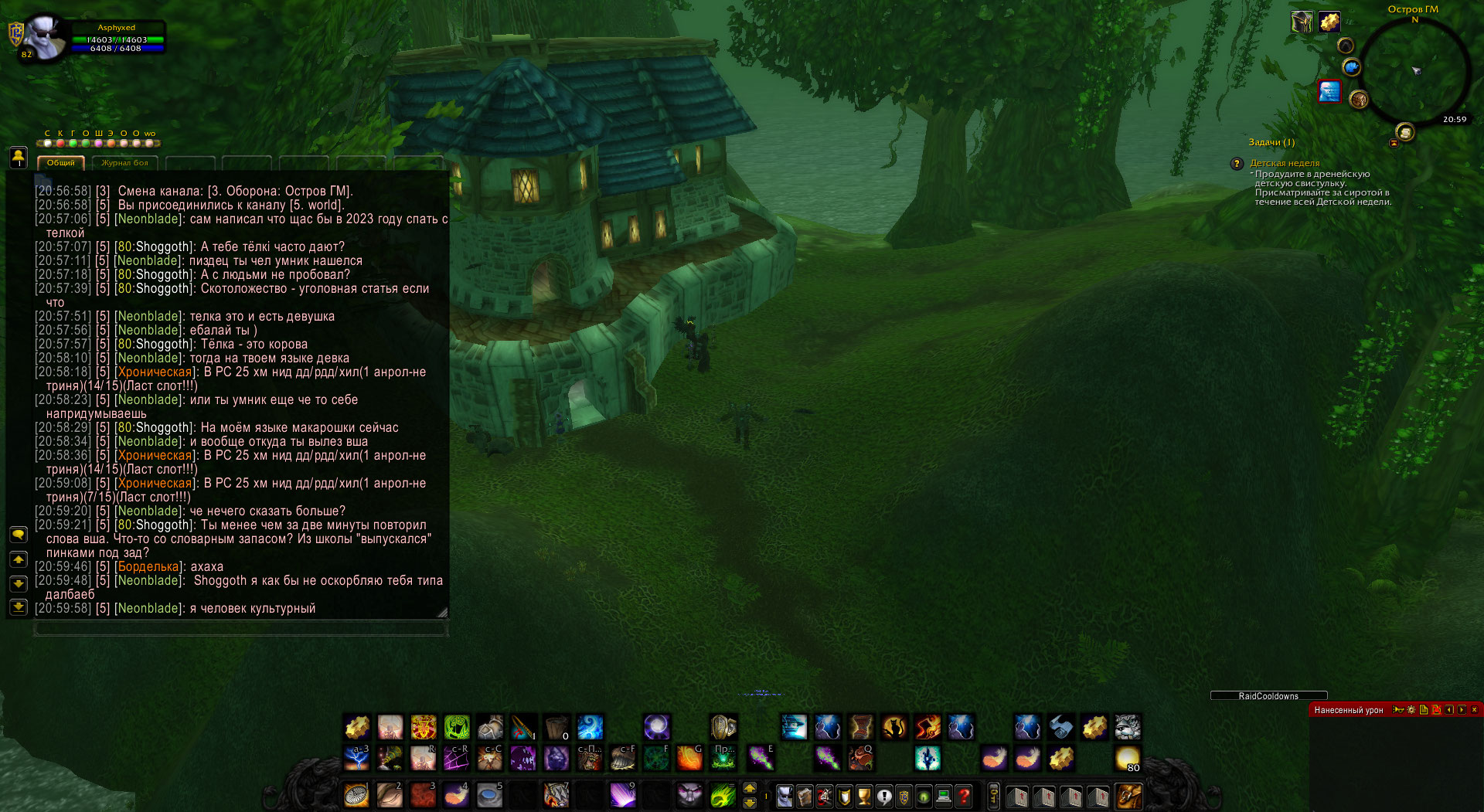Image resolution: width=1484 pixels, height=812 pixels.
Task: Activate the black cat silhouette ability
Action: point(894,727)
